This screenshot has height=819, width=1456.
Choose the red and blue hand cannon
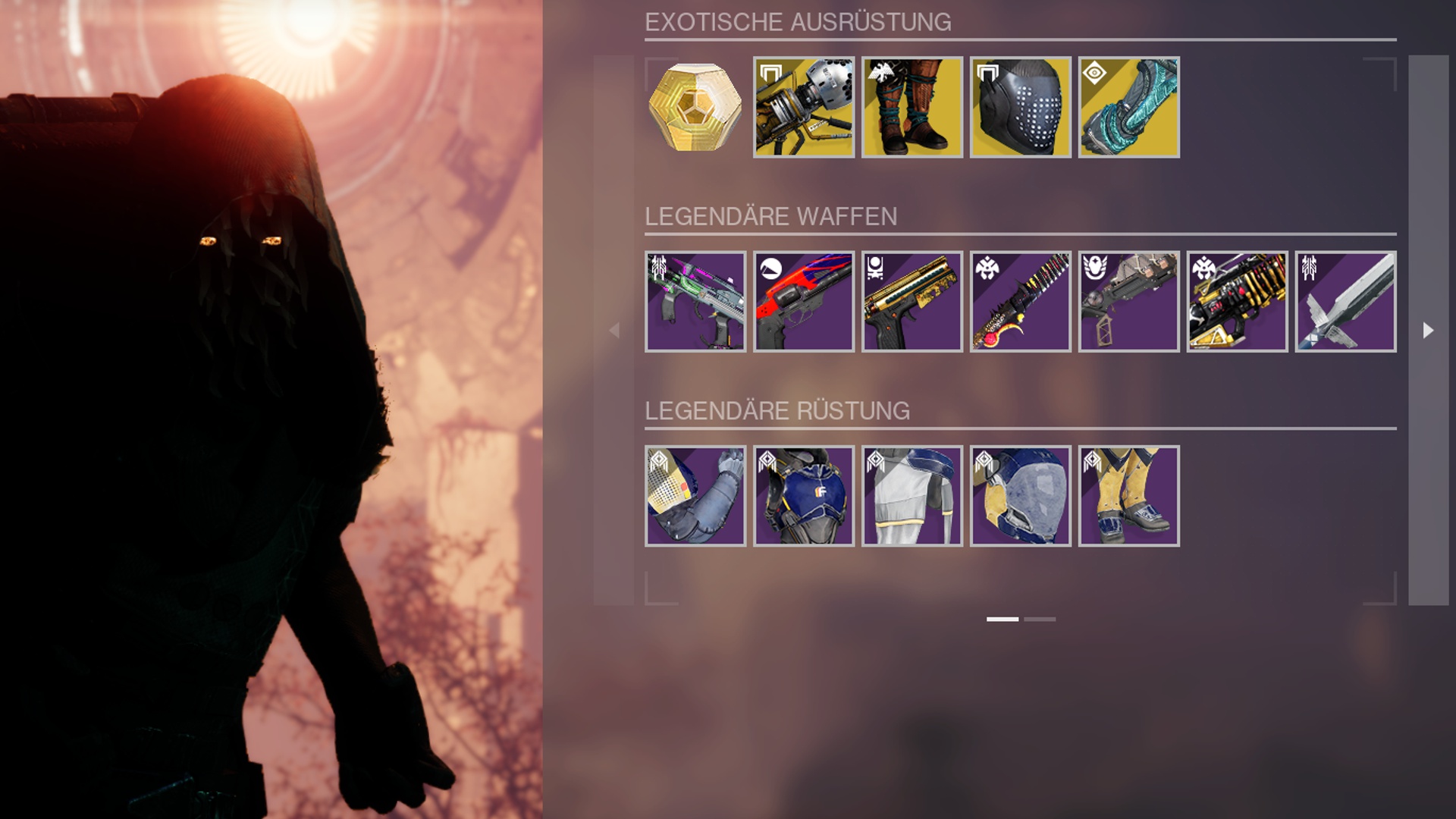pos(803,301)
